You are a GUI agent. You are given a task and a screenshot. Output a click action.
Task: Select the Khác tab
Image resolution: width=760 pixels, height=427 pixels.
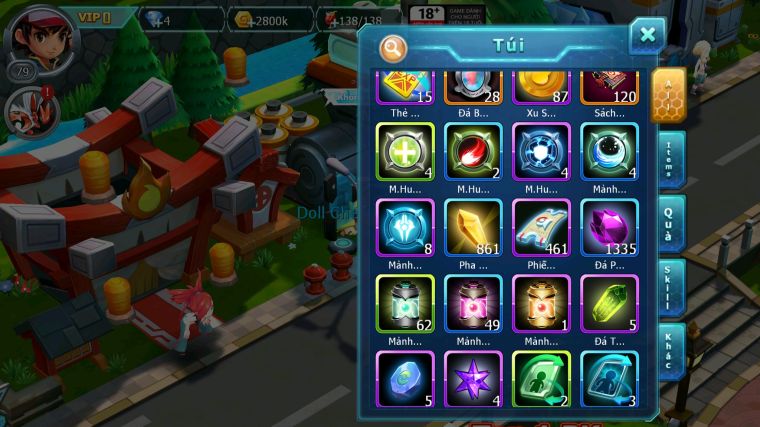click(669, 350)
